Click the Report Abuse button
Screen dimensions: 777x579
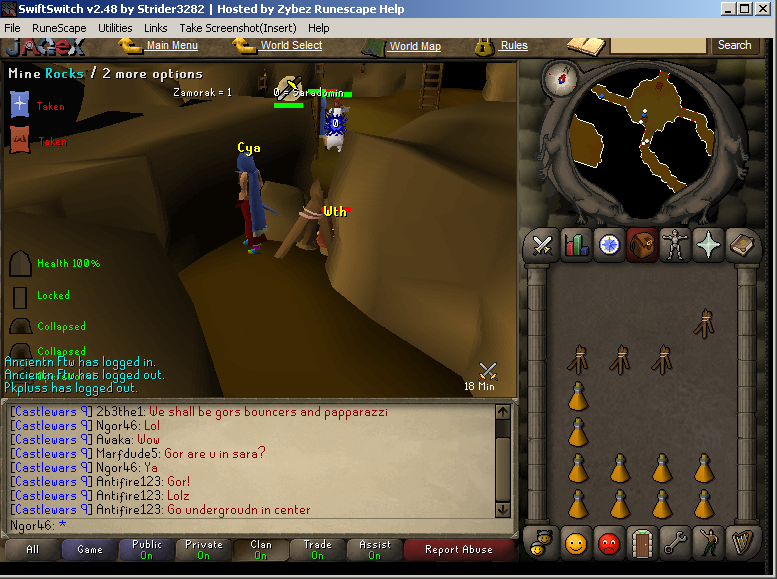(x=458, y=549)
